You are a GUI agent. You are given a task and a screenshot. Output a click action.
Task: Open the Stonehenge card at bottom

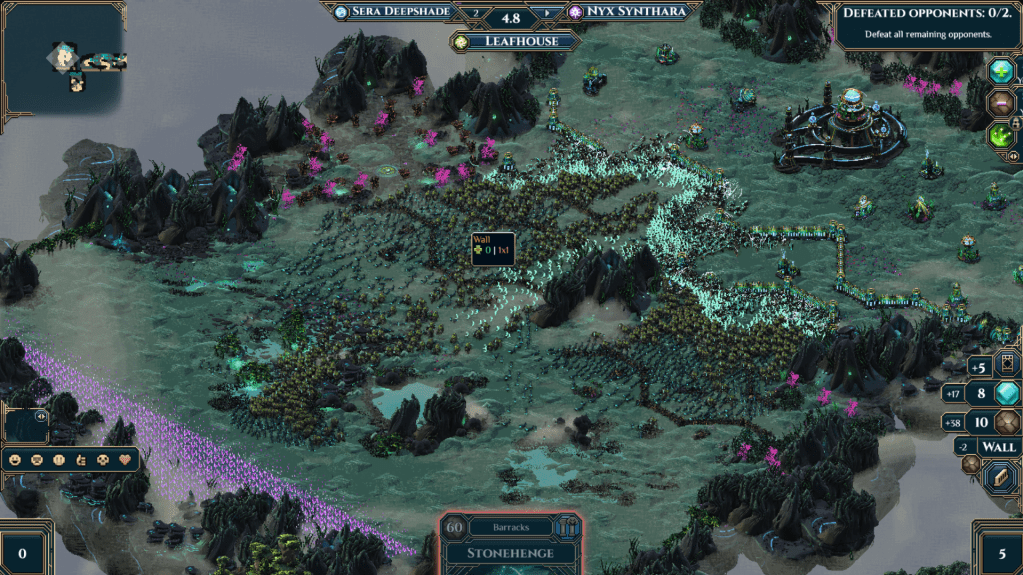(511, 552)
